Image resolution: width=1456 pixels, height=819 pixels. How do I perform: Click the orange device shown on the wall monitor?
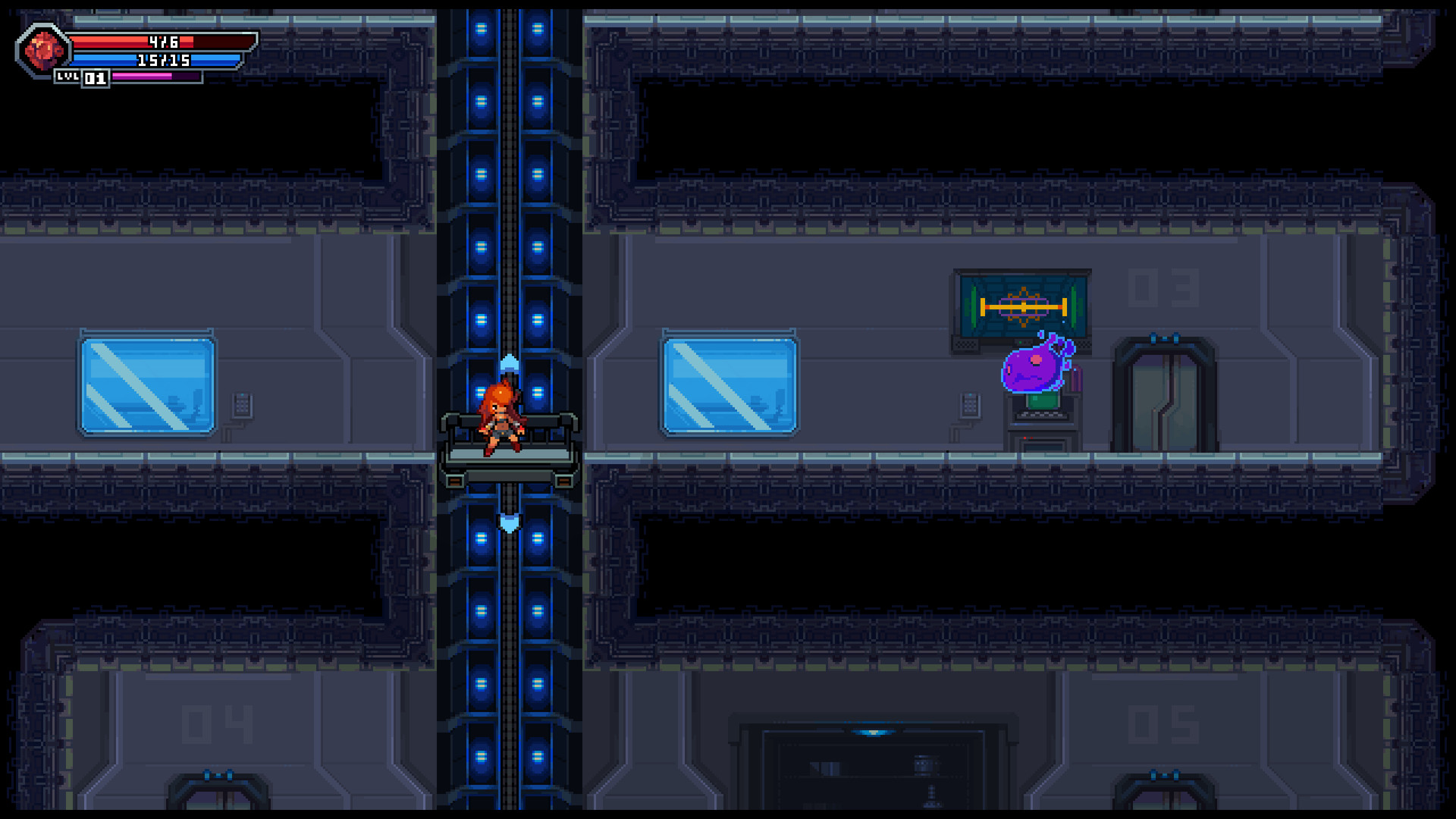[x=1024, y=307]
